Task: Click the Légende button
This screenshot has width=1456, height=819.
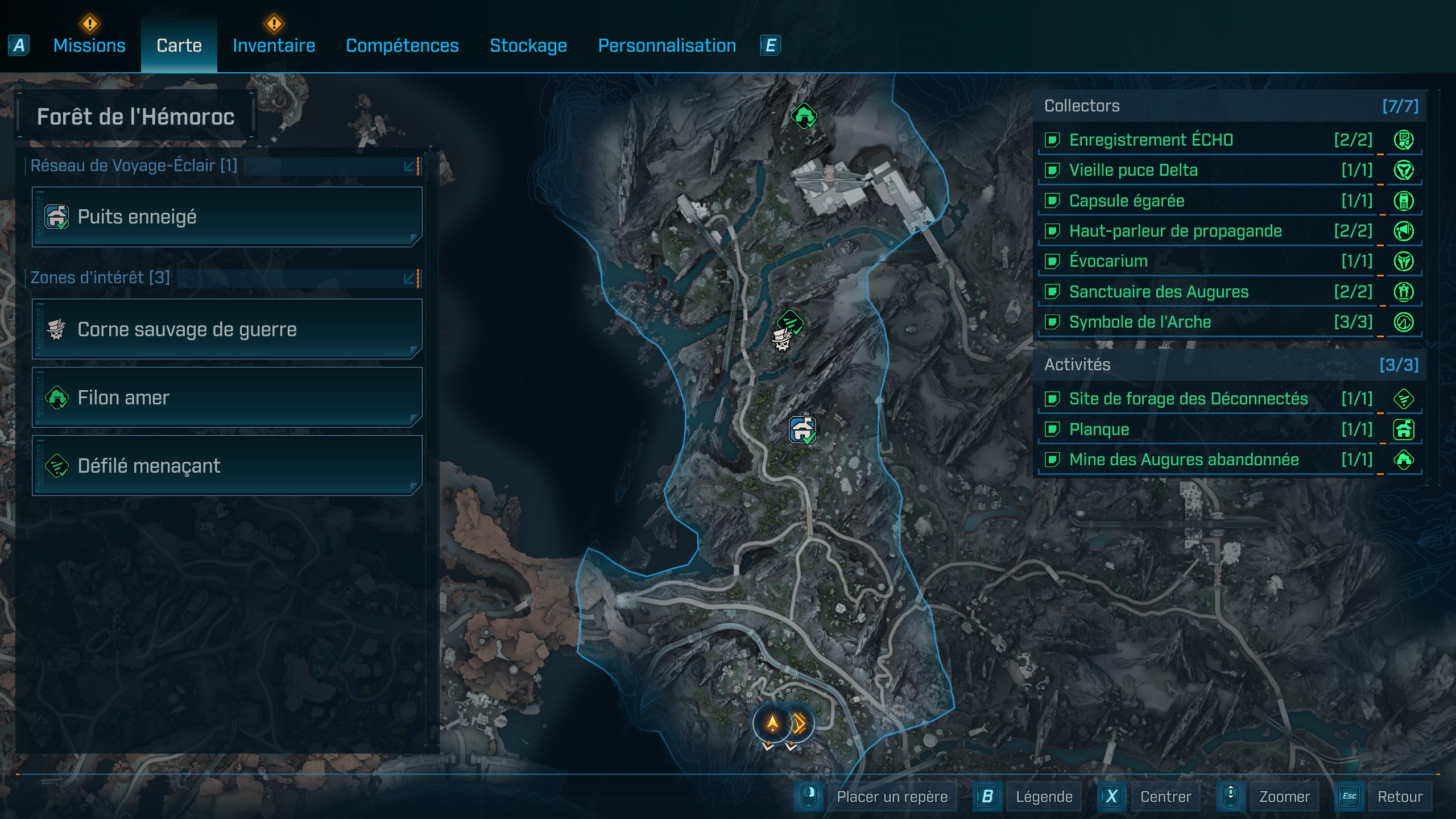Action: pos(1044,796)
